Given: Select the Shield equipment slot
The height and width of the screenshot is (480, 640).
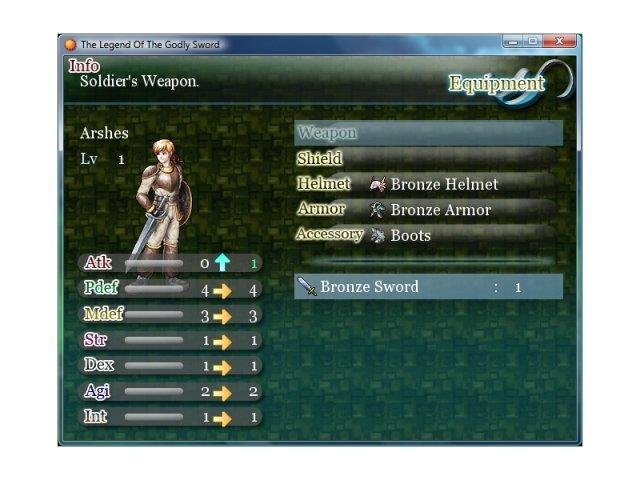Looking at the screenshot, I should point(428,159).
